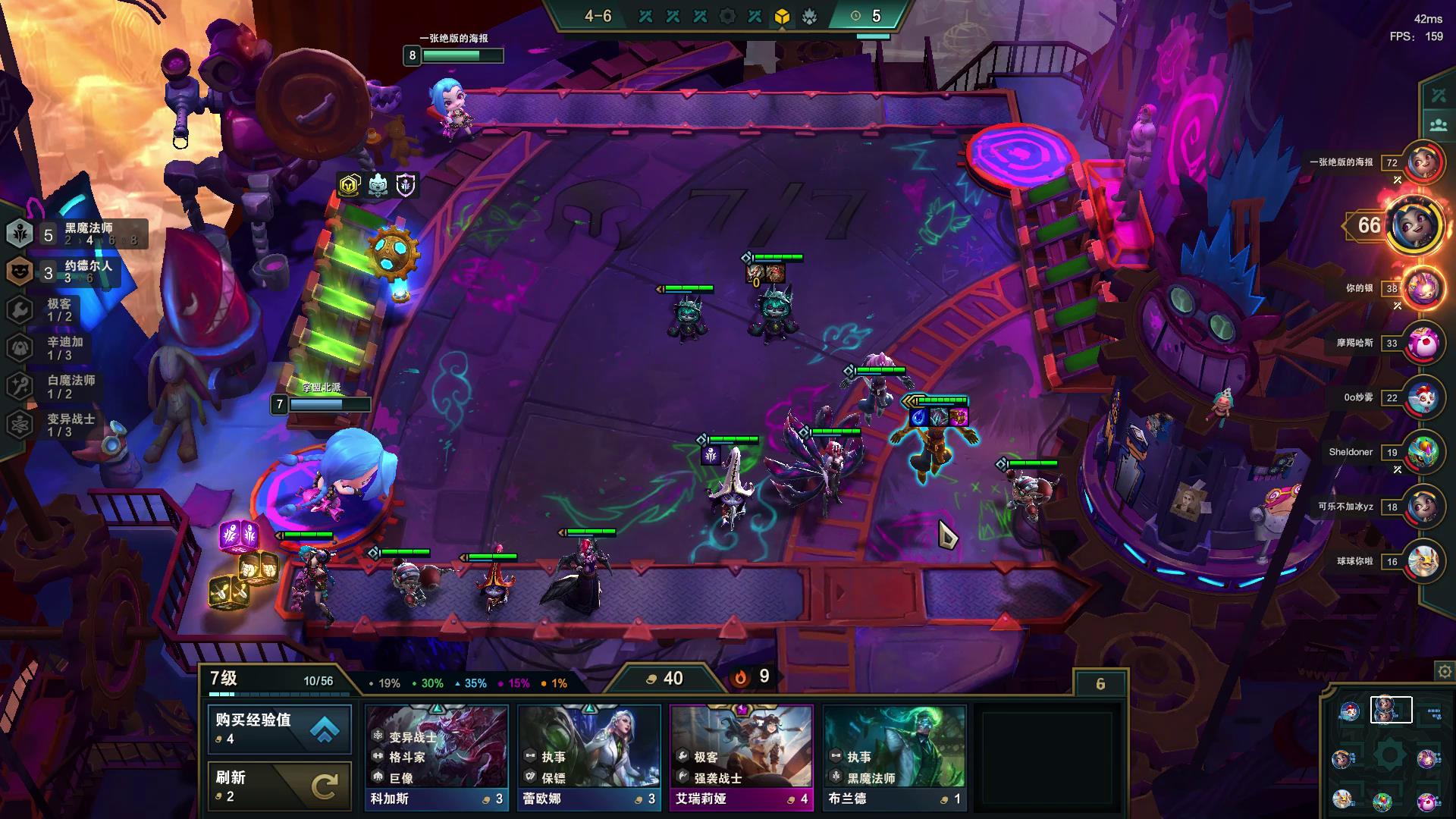Refresh the shop with the 刷新 button
Viewport: 1456px width, 819px height.
[x=279, y=786]
